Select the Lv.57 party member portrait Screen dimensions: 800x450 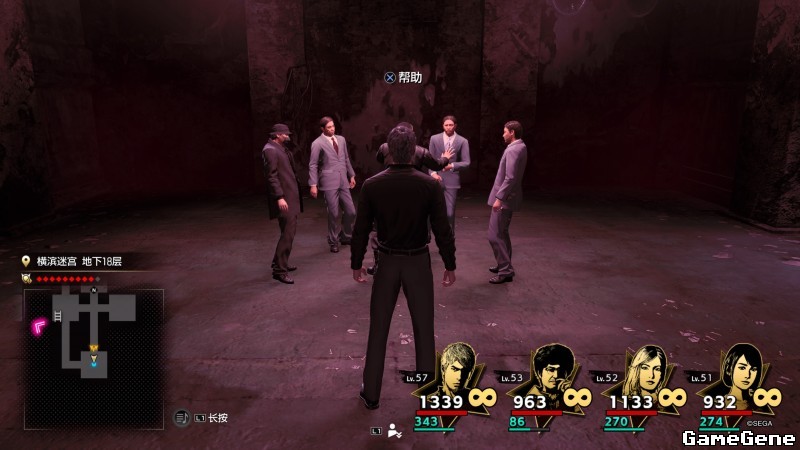[x=459, y=370]
